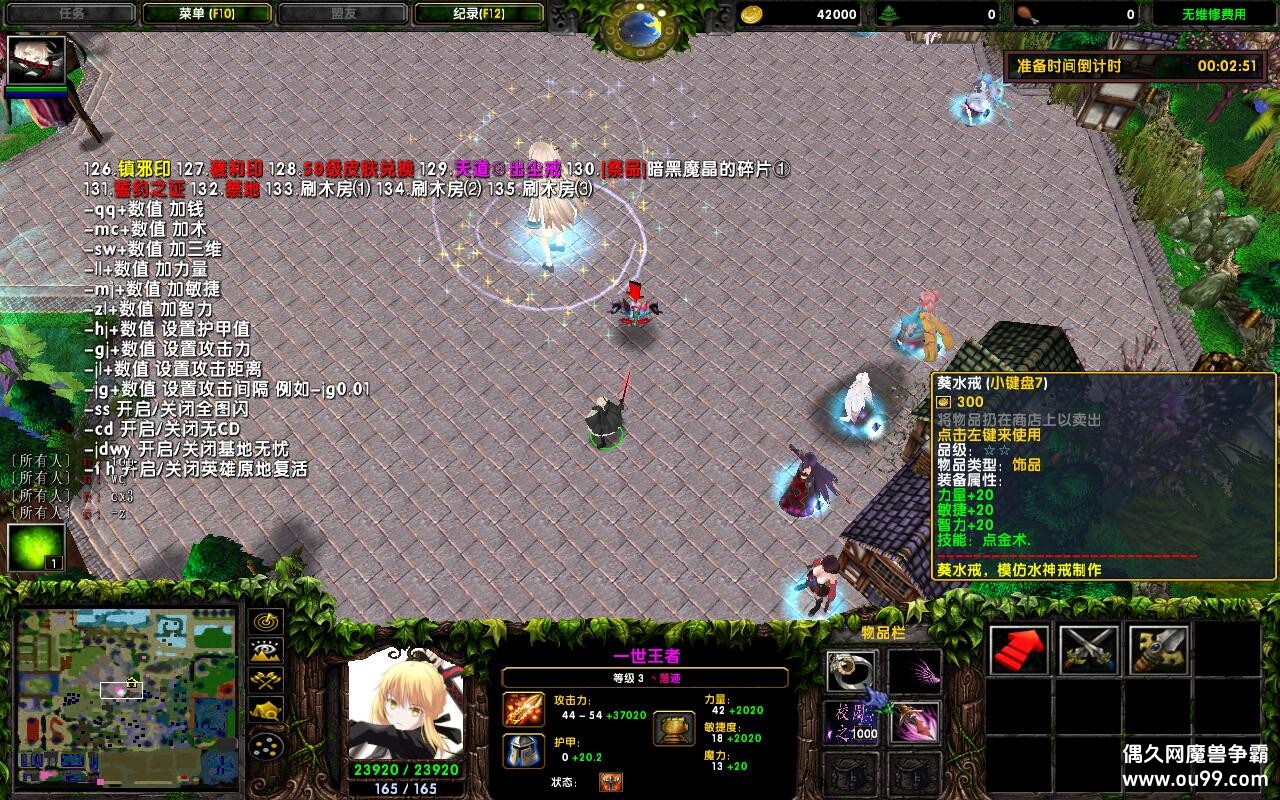Toggle the ally crossed-axes sharing icon
The image size is (1280, 800).
click(x=265, y=680)
